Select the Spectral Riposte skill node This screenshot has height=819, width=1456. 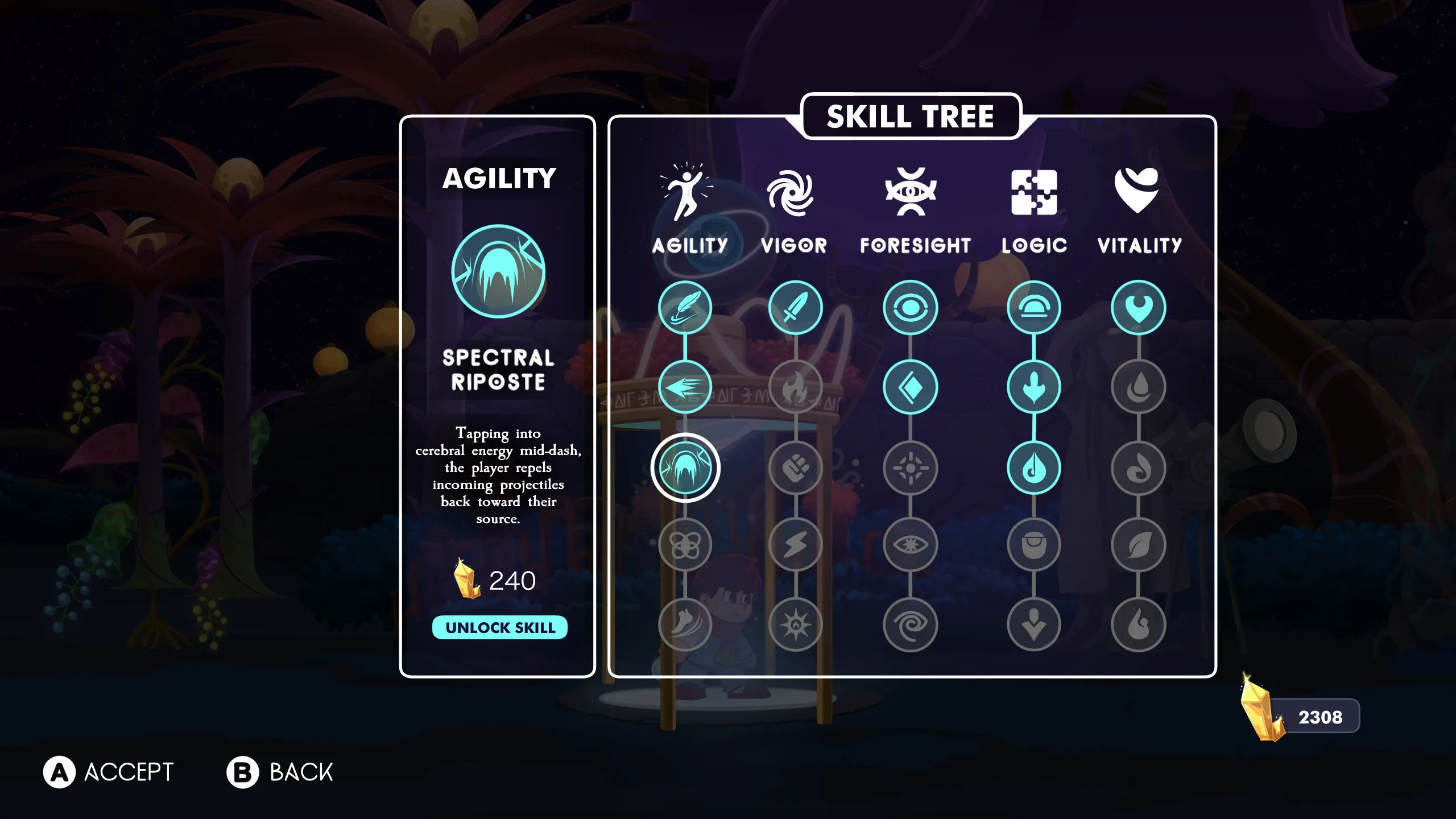pyautogui.click(x=685, y=468)
